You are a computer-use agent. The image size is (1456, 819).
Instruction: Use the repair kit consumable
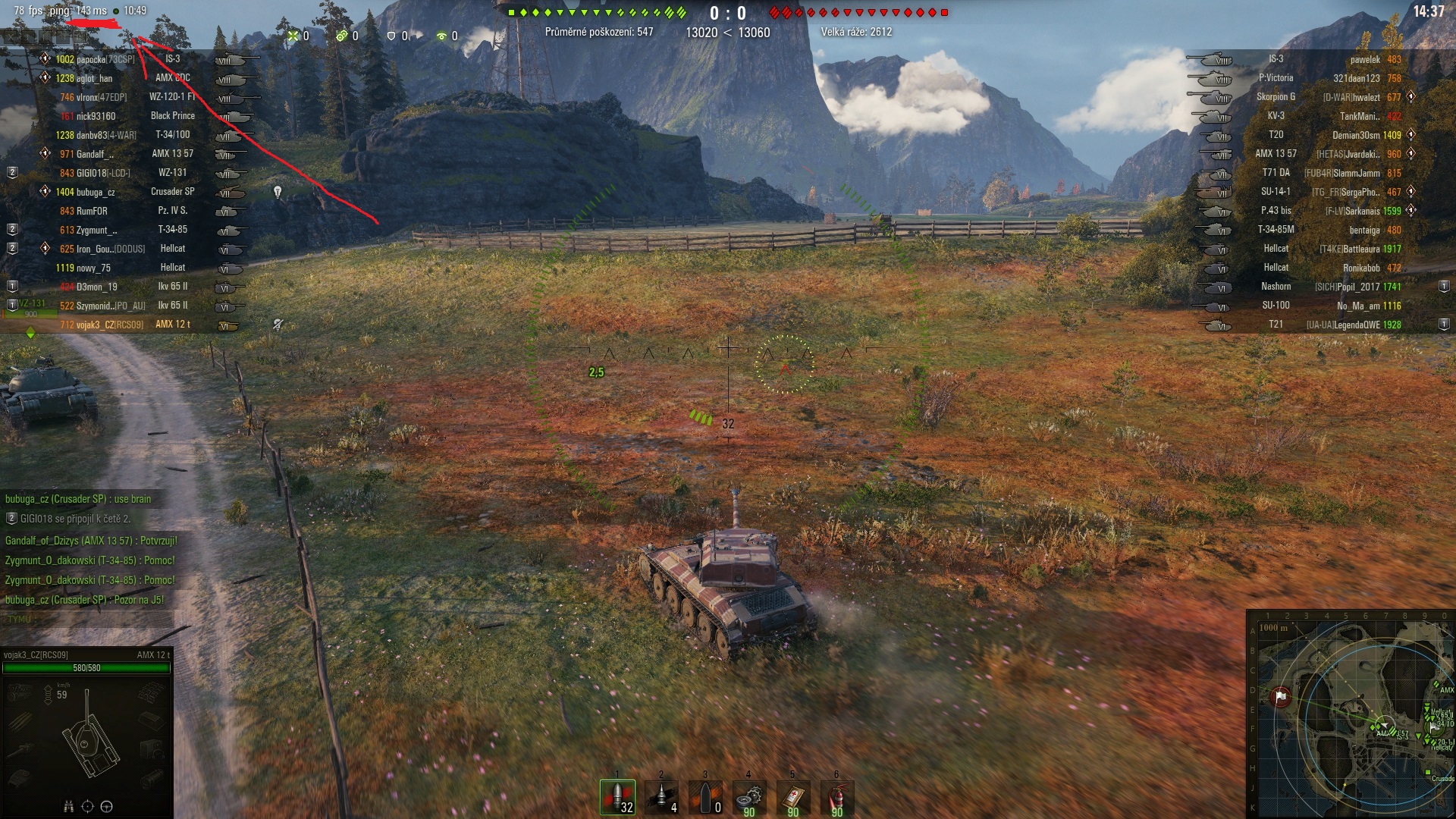pos(748,797)
